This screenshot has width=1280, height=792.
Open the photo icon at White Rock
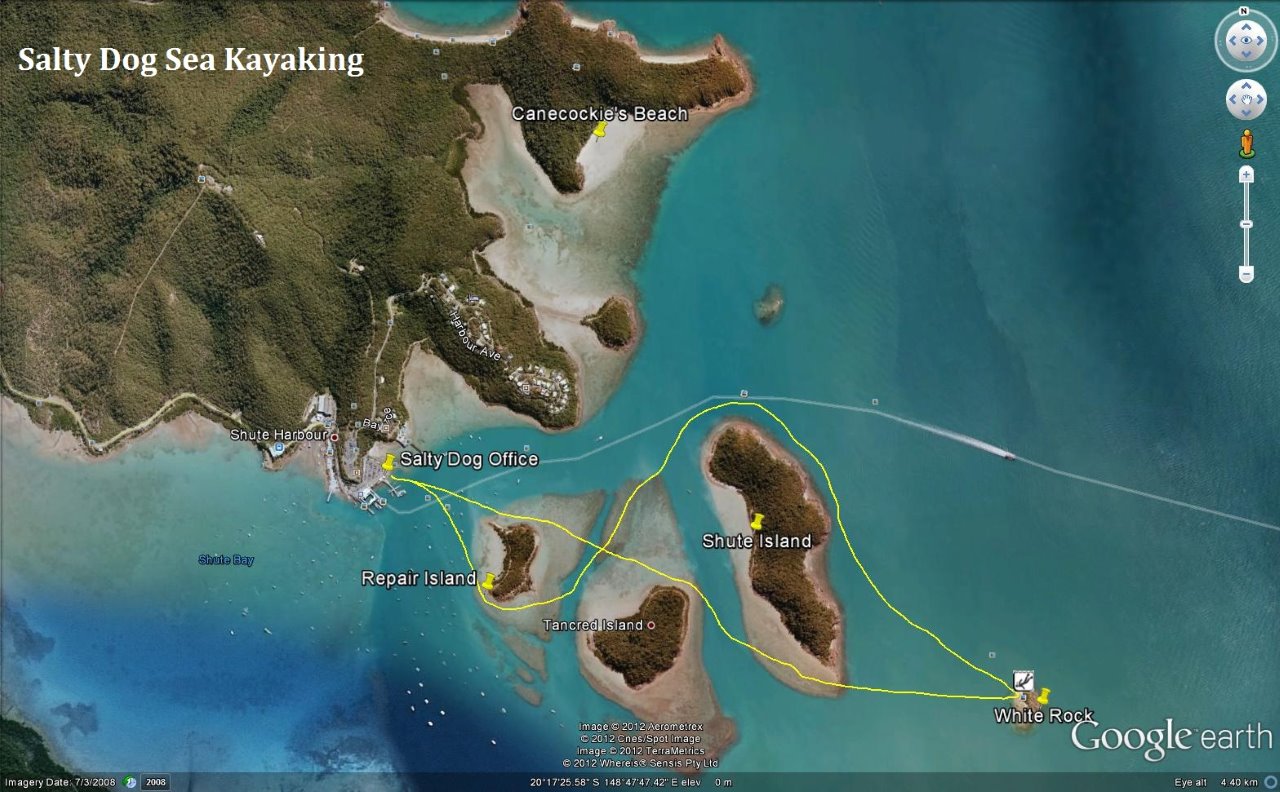(1023, 680)
